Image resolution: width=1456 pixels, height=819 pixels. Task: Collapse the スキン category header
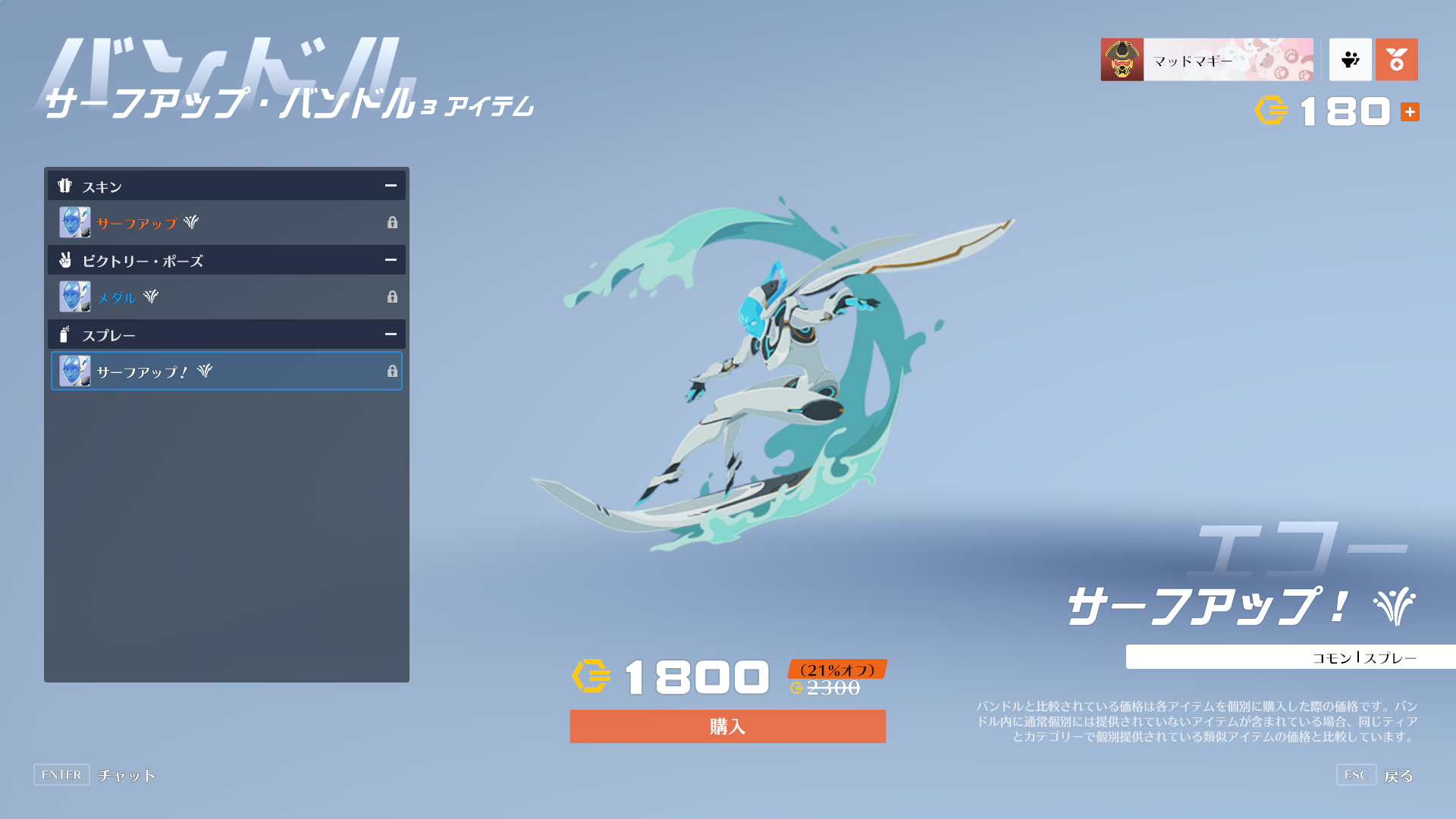[x=391, y=186]
